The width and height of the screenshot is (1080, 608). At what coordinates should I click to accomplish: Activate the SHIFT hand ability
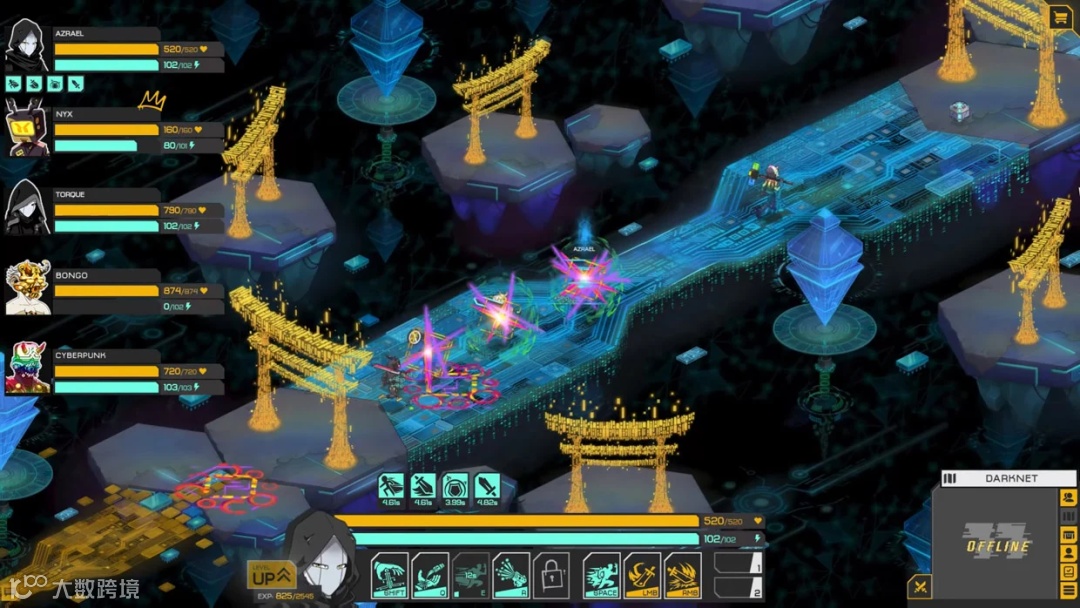pos(389,576)
